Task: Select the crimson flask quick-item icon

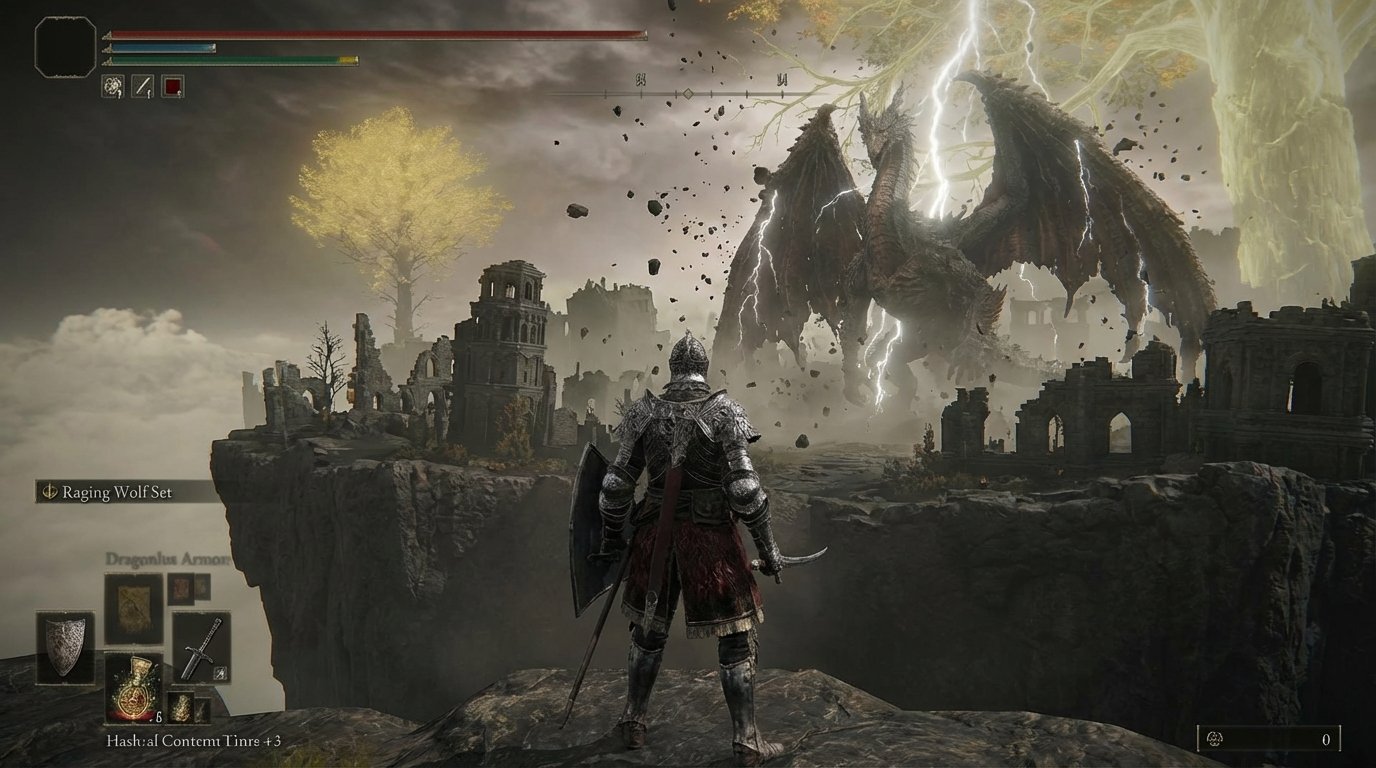Action: click(171, 87)
